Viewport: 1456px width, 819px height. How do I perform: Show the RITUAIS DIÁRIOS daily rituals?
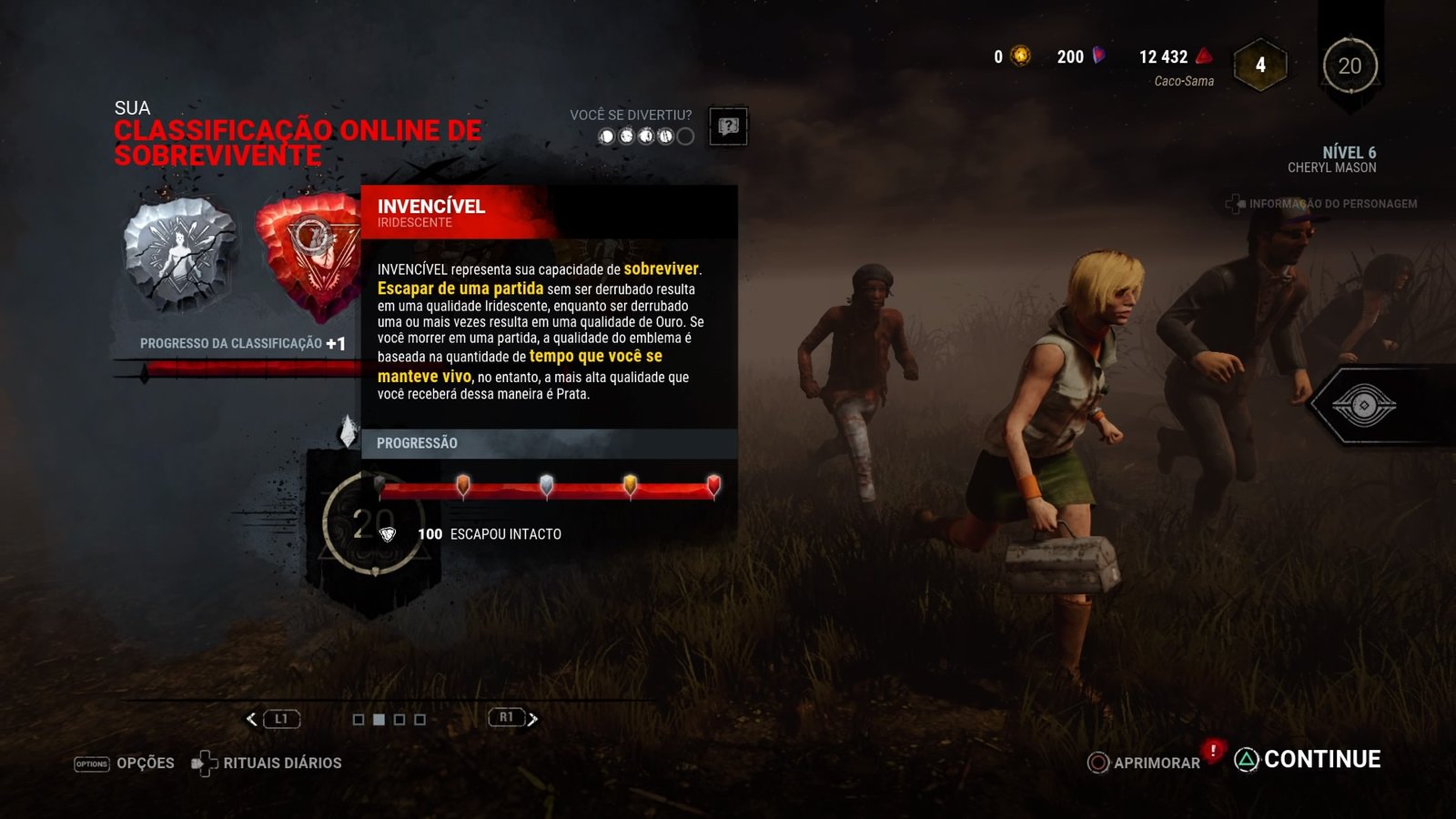point(267,763)
